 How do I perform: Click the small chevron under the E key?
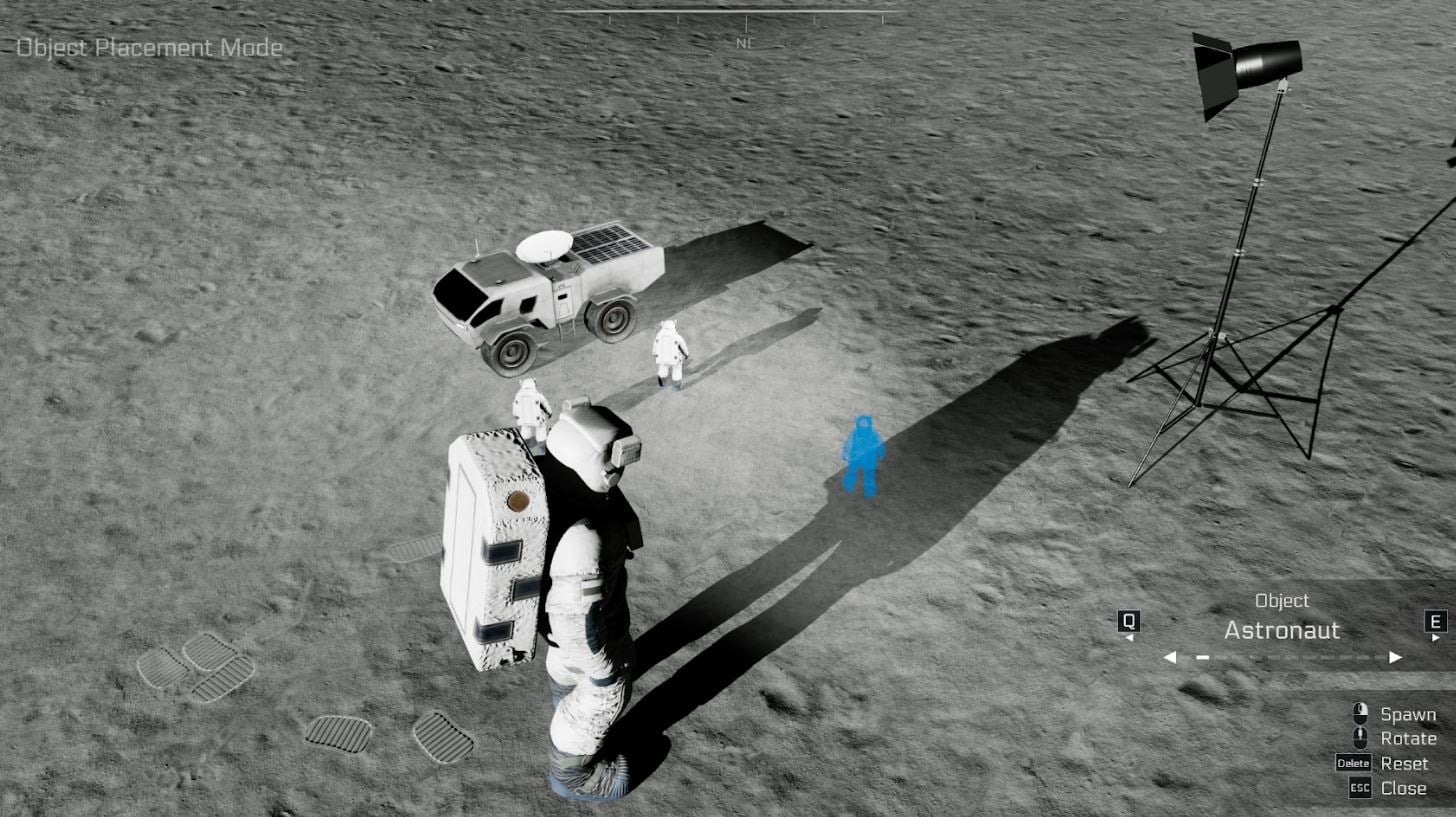(1434, 637)
